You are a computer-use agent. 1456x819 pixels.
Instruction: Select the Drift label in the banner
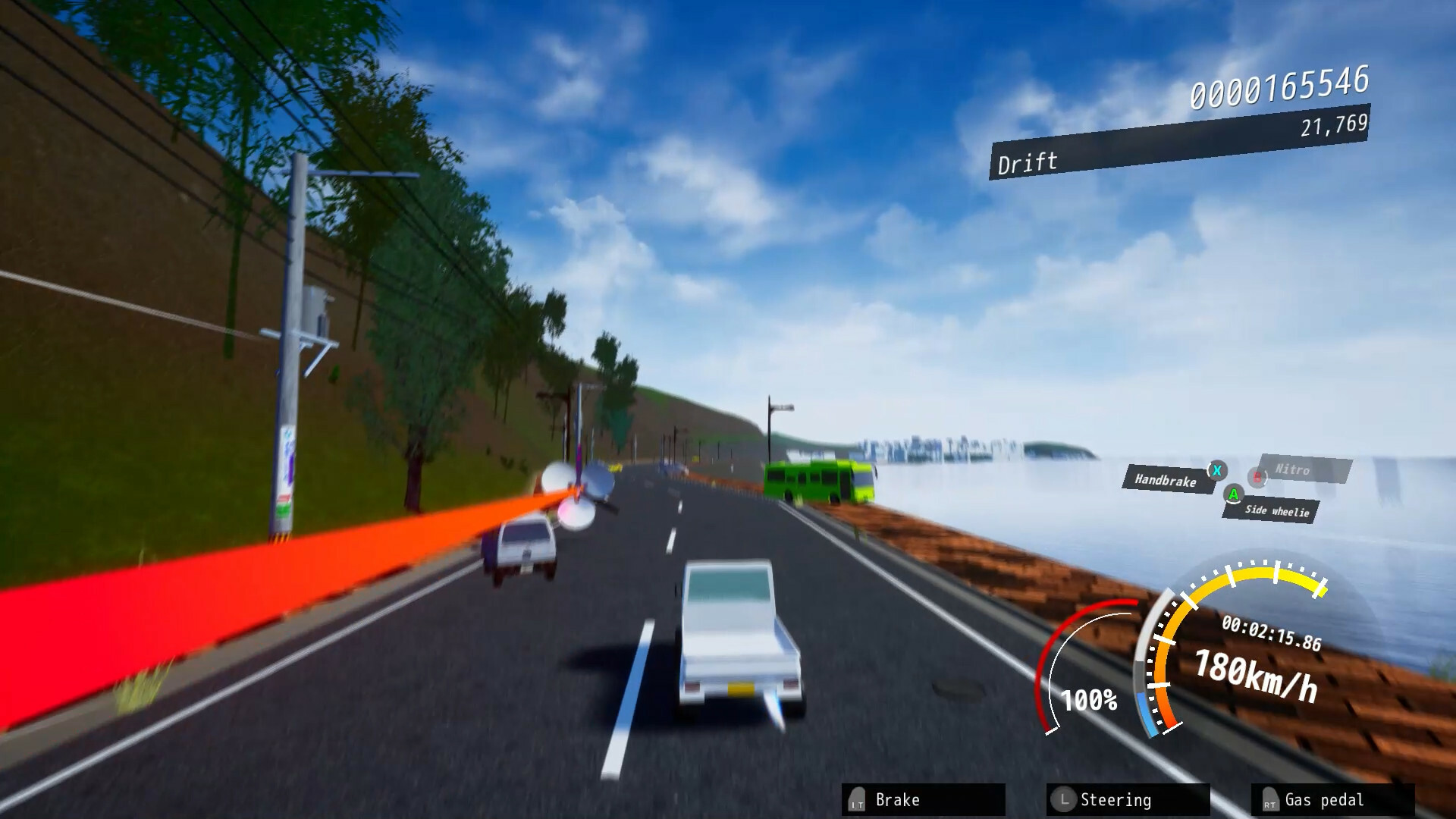tap(1029, 161)
